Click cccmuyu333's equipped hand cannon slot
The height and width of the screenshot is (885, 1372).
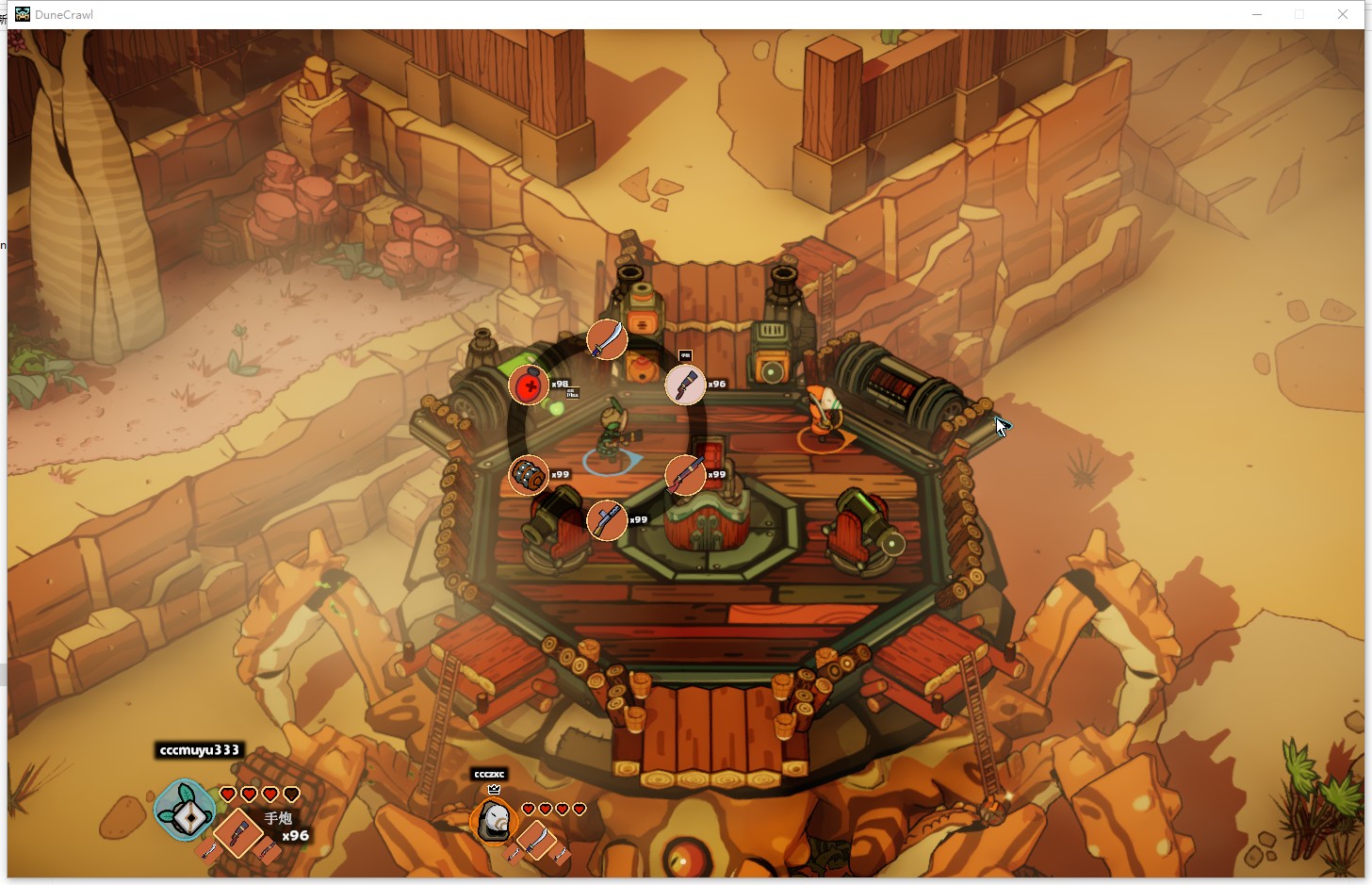pyautogui.click(x=237, y=832)
